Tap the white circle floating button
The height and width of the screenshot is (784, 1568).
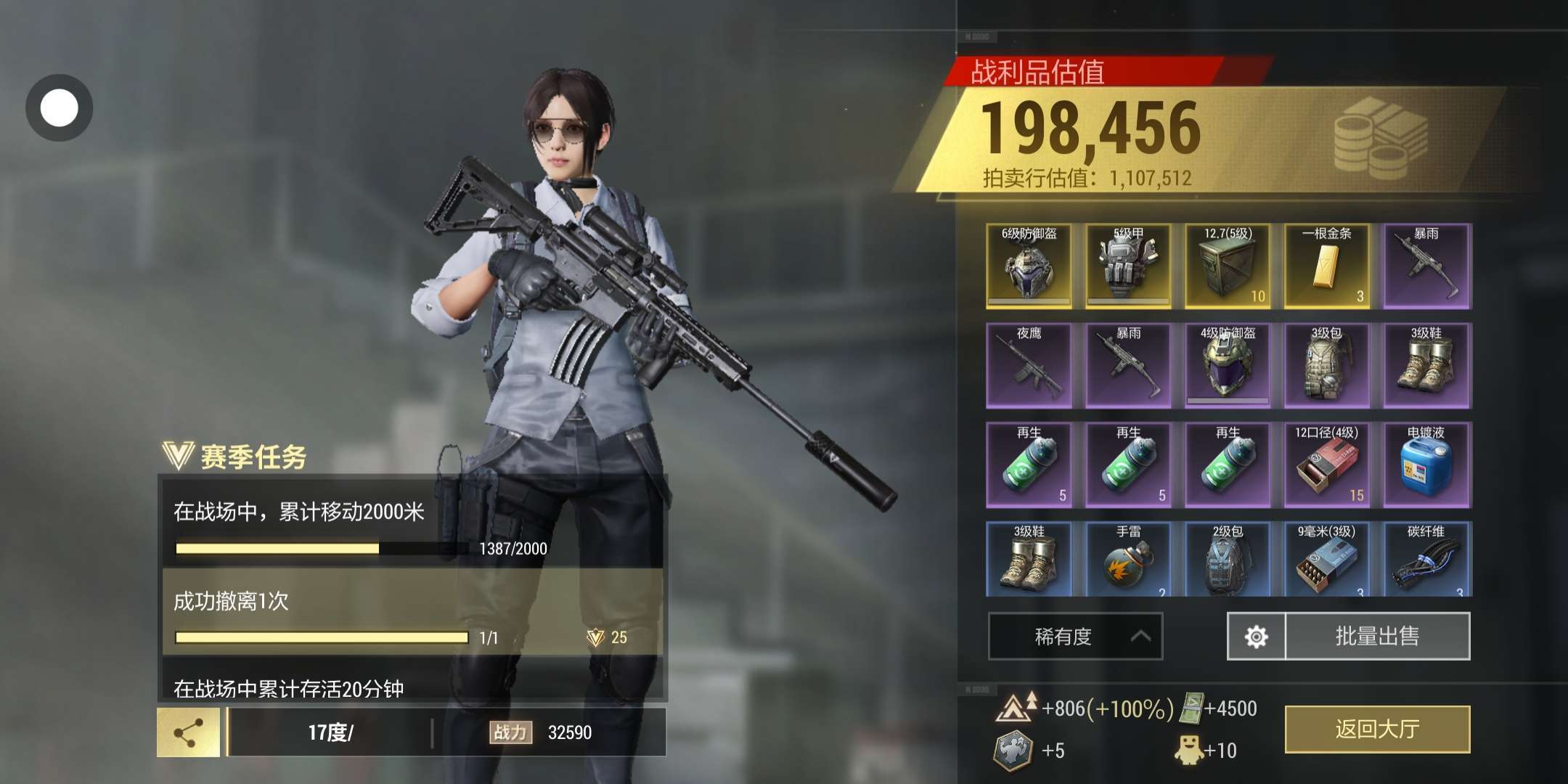[x=59, y=108]
